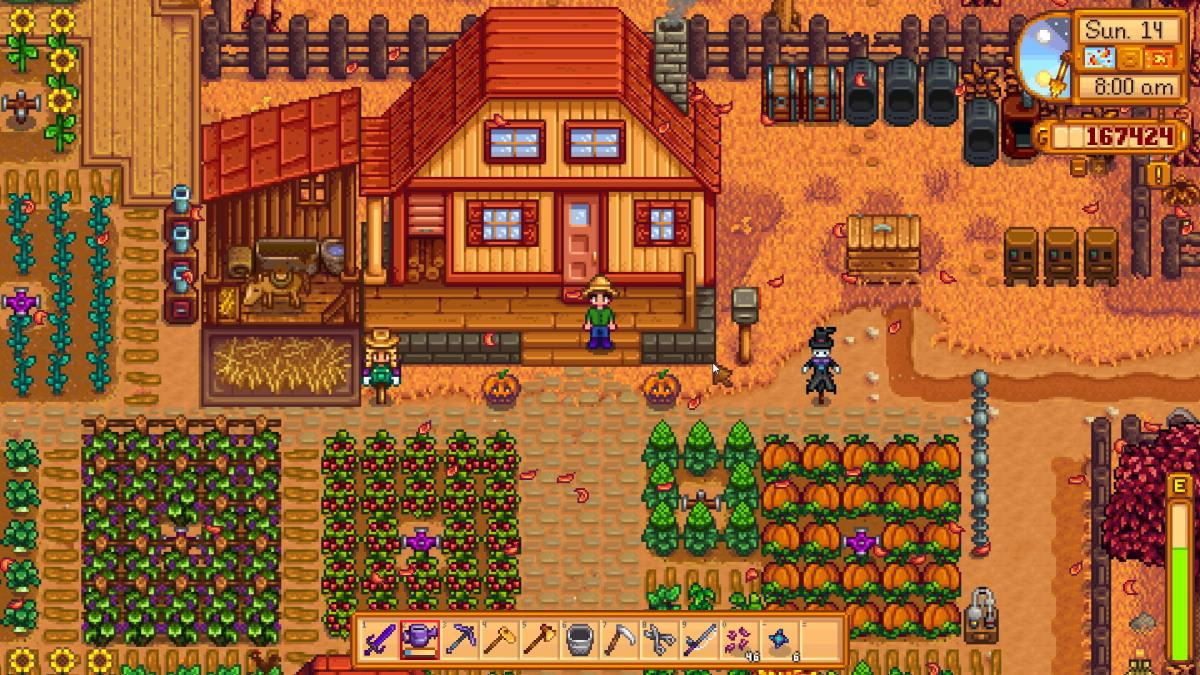Select the milk pail slot
Screen dimensions: 1200x675
(580, 639)
